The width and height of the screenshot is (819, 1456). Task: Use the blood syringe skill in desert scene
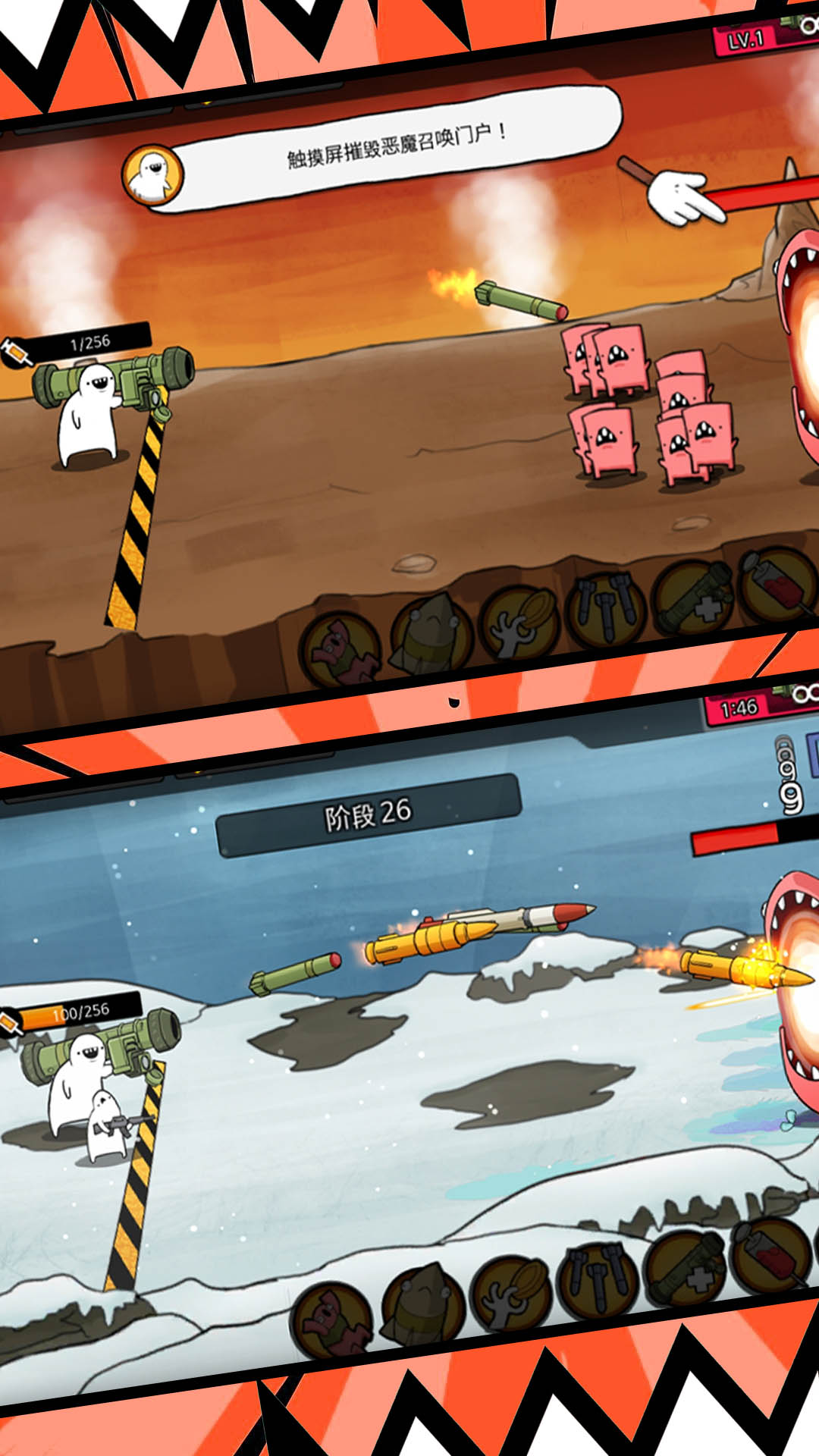click(x=778, y=584)
